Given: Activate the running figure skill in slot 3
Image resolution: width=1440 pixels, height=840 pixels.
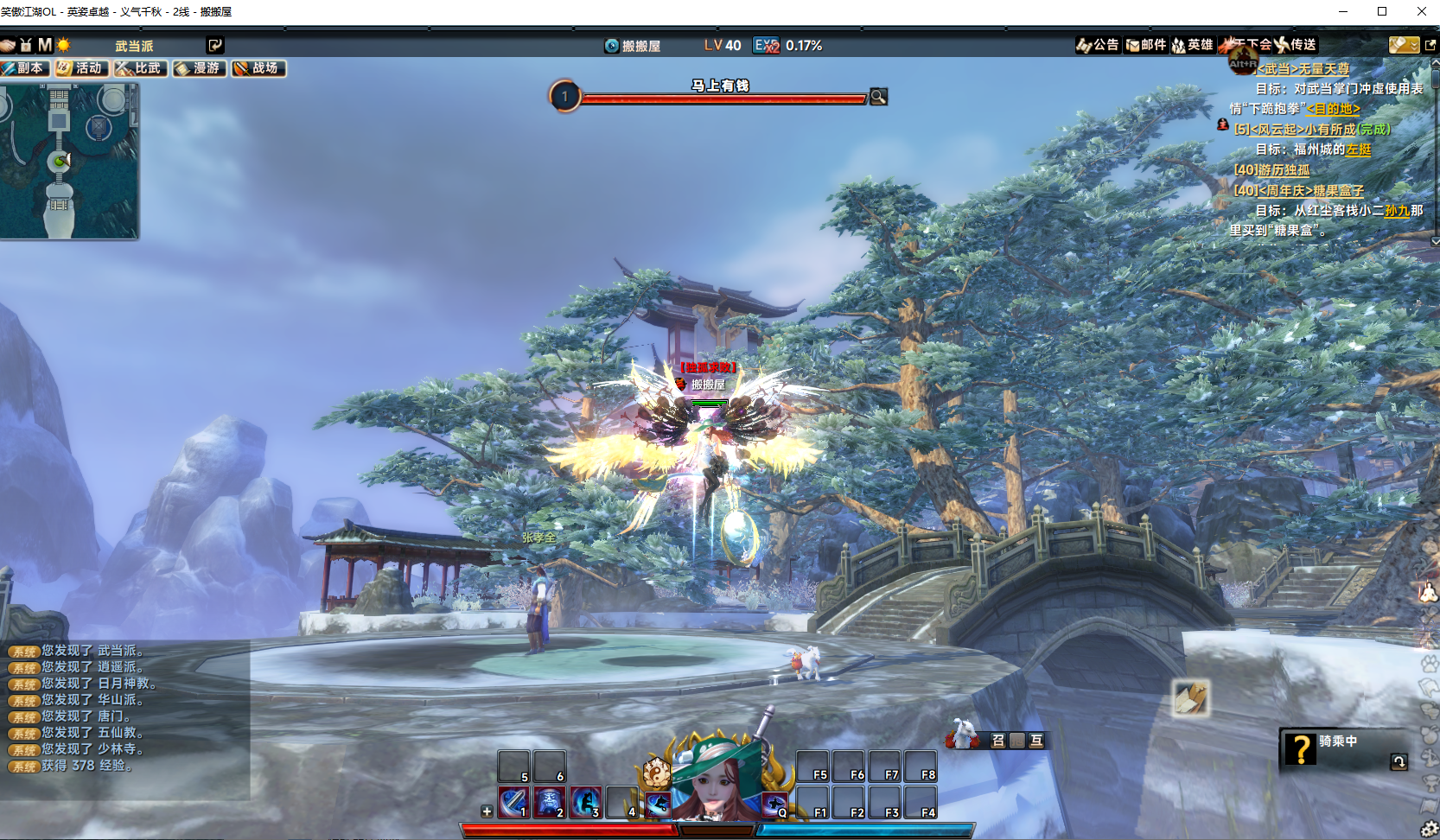Looking at the screenshot, I should pos(586,802).
